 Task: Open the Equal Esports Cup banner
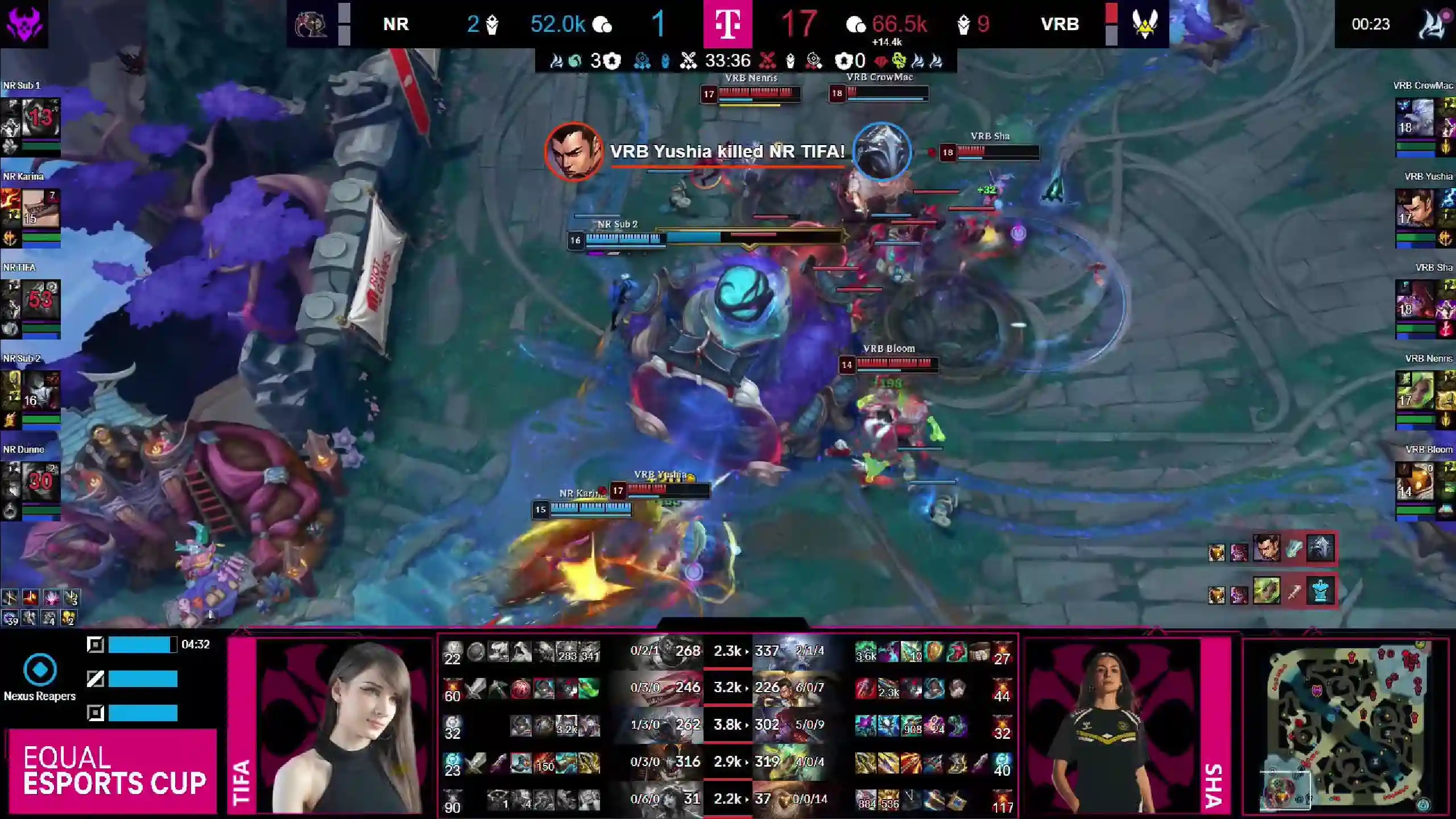(x=114, y=770)
